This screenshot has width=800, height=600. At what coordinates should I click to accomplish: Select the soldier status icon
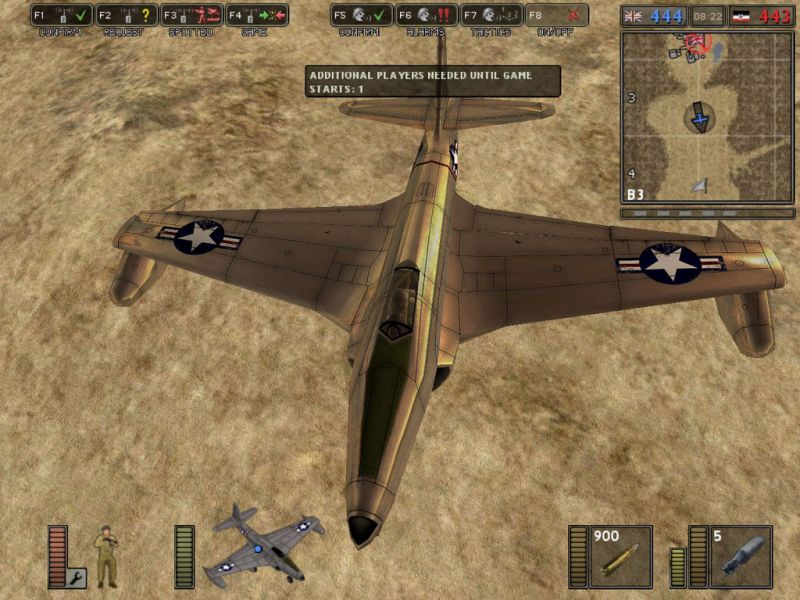[106, 555]
